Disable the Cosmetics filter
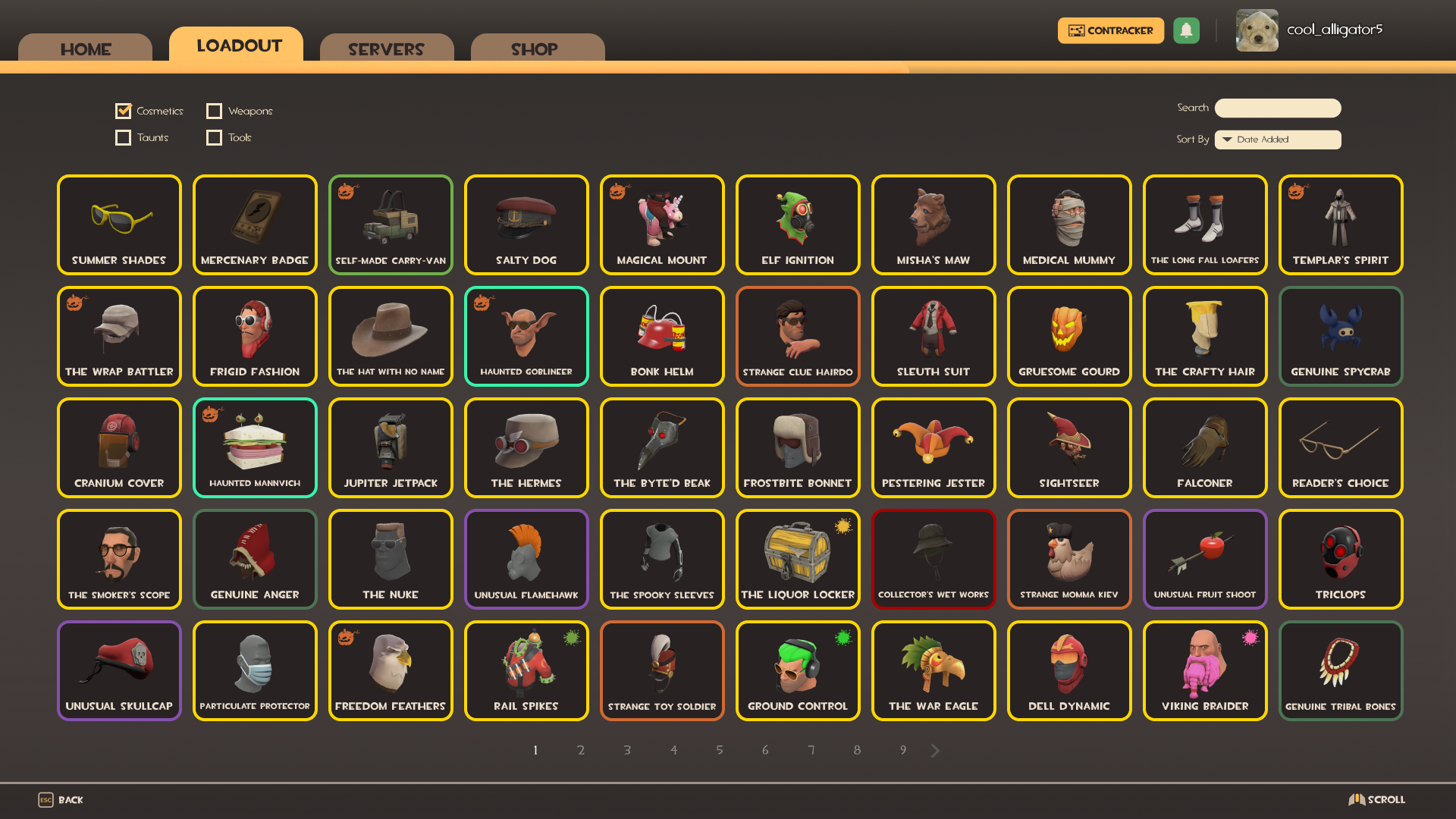The width and height of the screenshot is (1456, 819). tap(124, 111)
